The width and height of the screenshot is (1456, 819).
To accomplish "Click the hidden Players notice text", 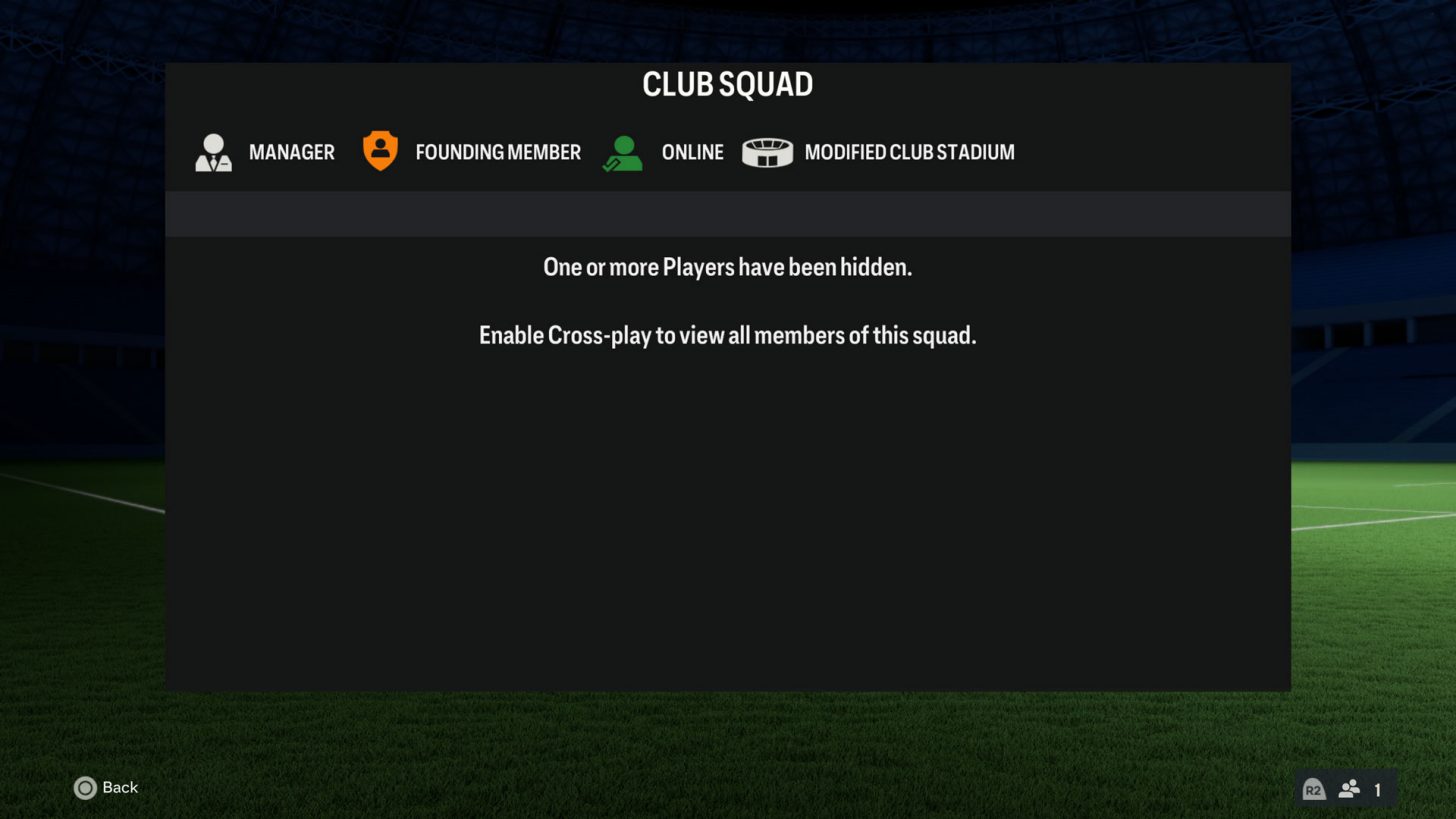I will coord(727,267).
